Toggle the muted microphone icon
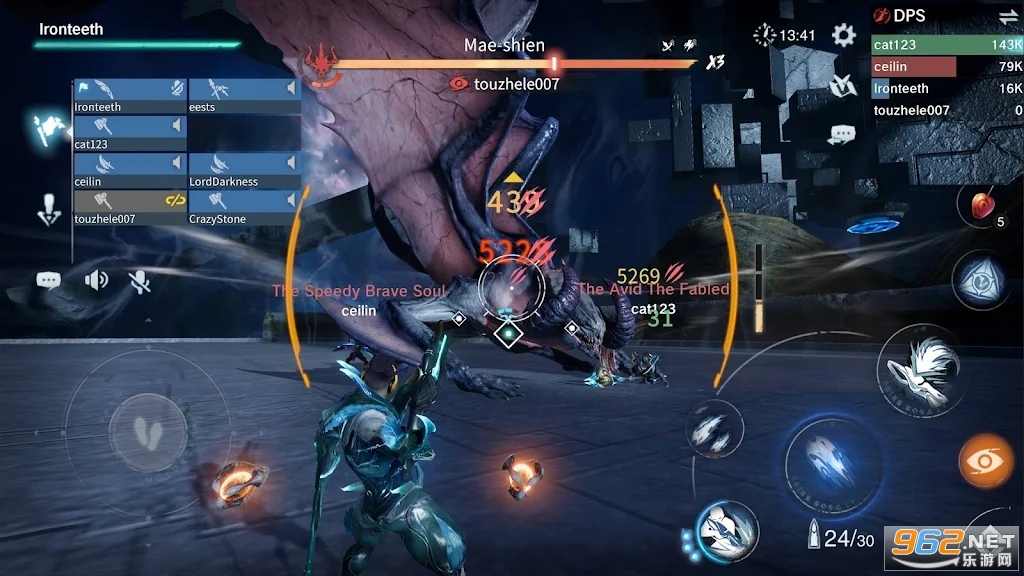Screen dimensions: 1024x576 [x=140, y=281]
